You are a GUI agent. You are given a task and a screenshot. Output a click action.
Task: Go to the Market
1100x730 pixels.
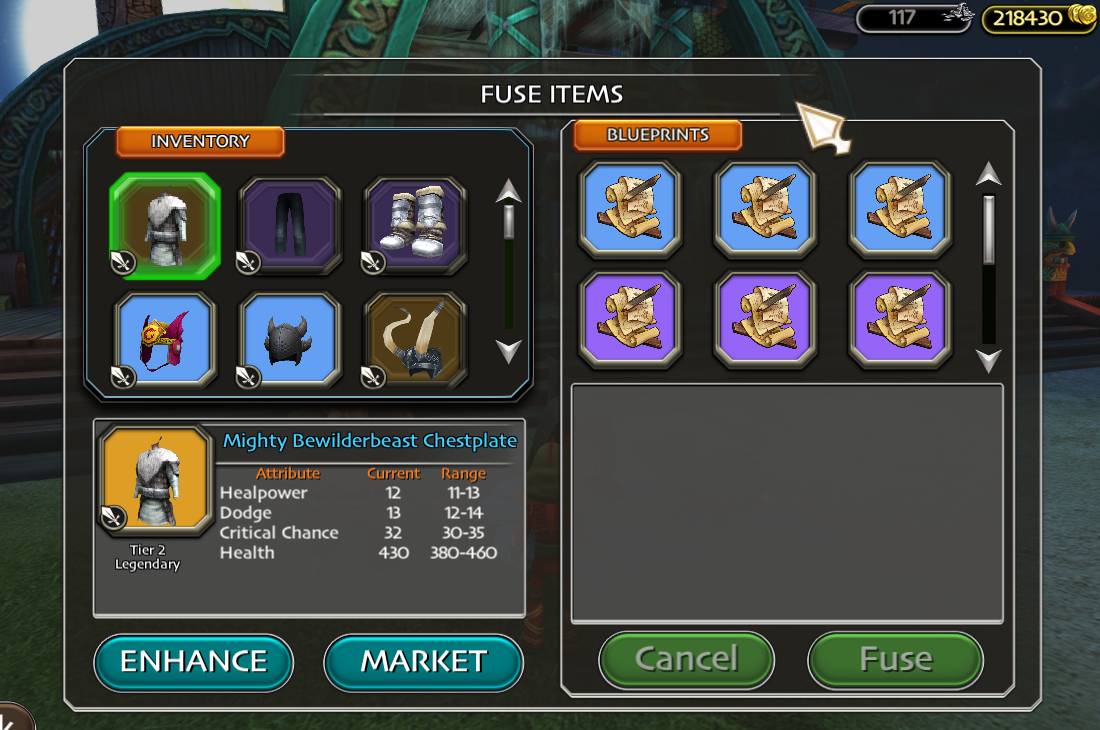[423, 661]
